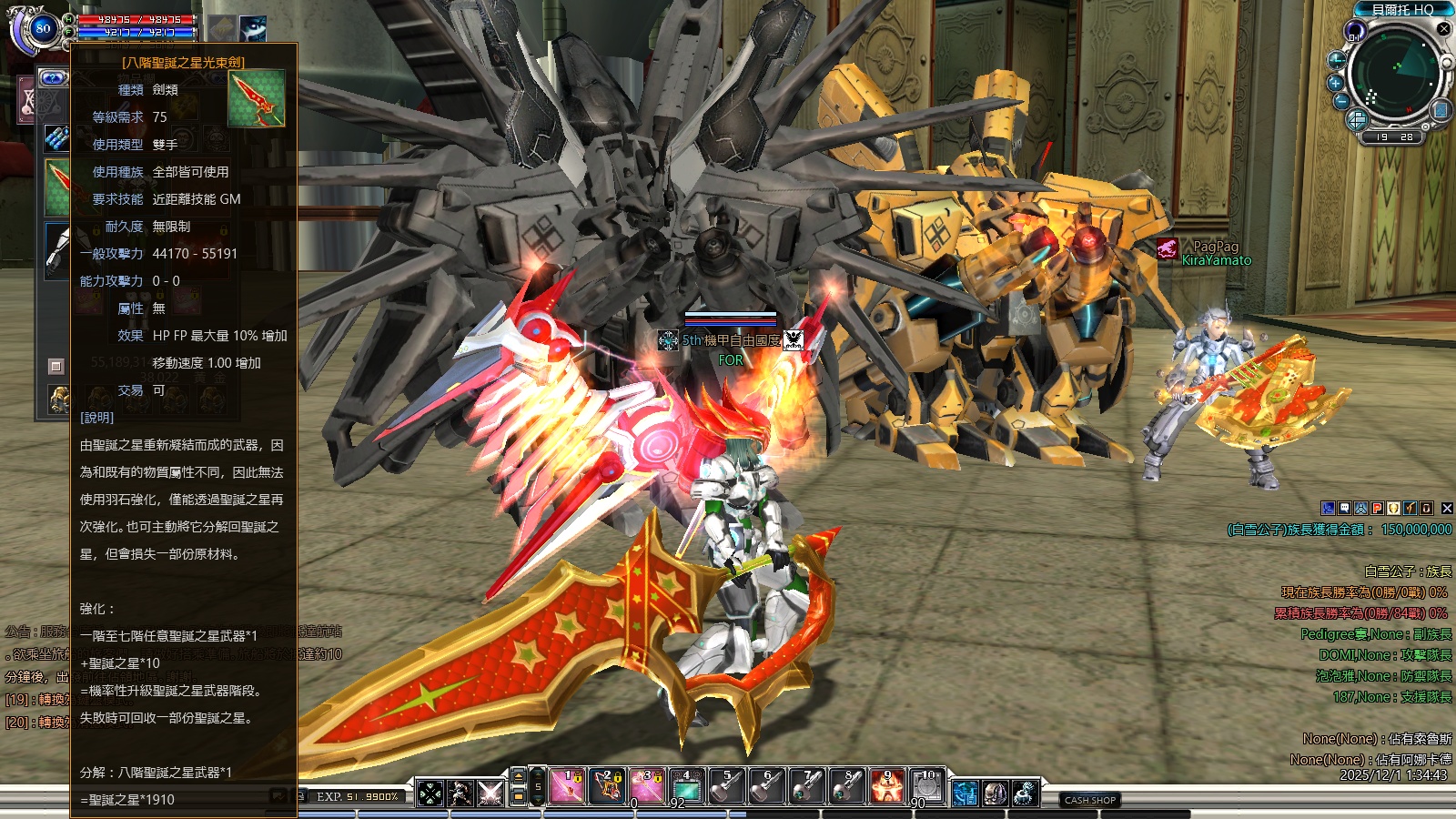Open the gear settings icon on hotbar

click(1025, 794)
